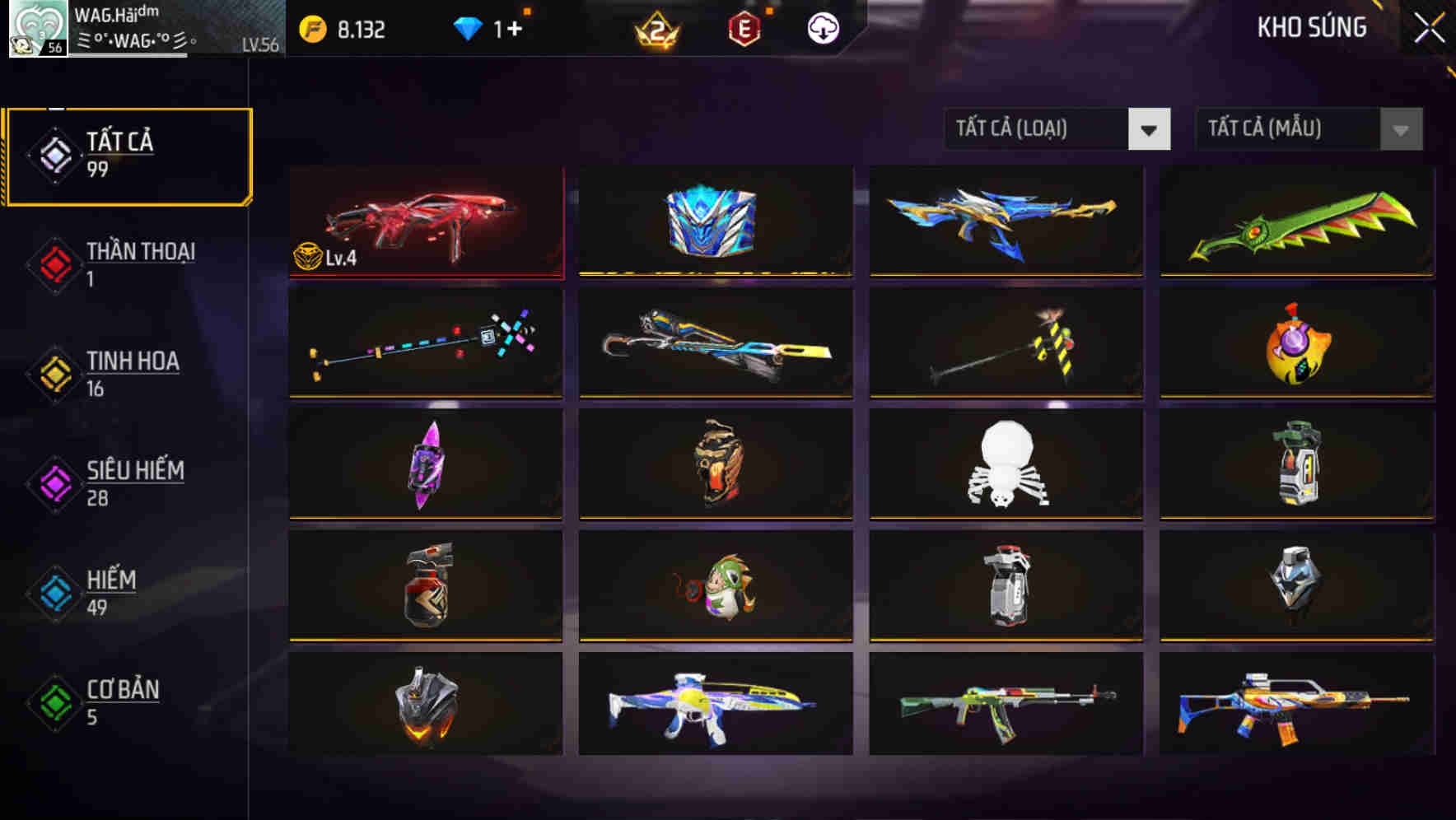Open the cloud download icon
The image size is (1456, 820).
pyautogui.click(x=824, y=26)
